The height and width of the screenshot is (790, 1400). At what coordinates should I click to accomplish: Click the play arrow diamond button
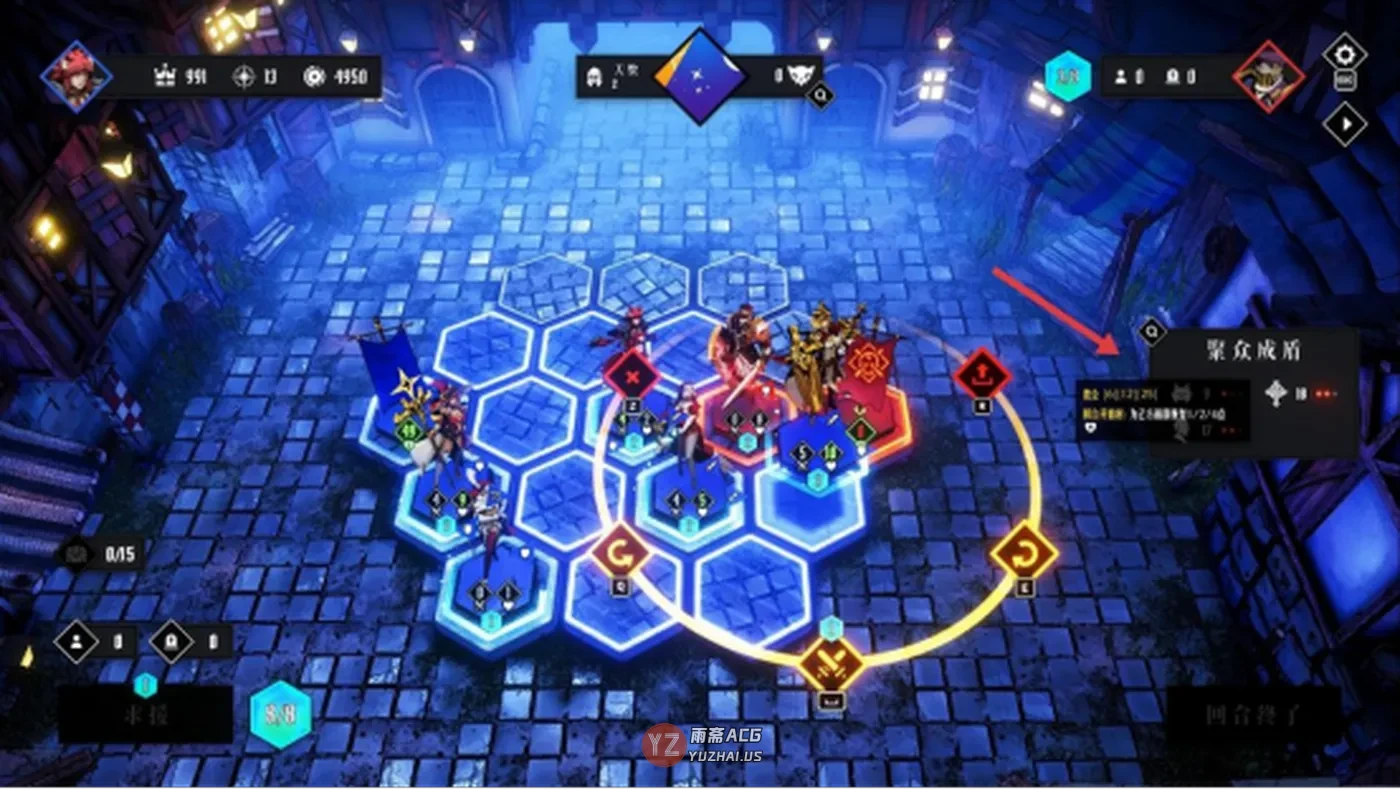(x=1345, y=124)
